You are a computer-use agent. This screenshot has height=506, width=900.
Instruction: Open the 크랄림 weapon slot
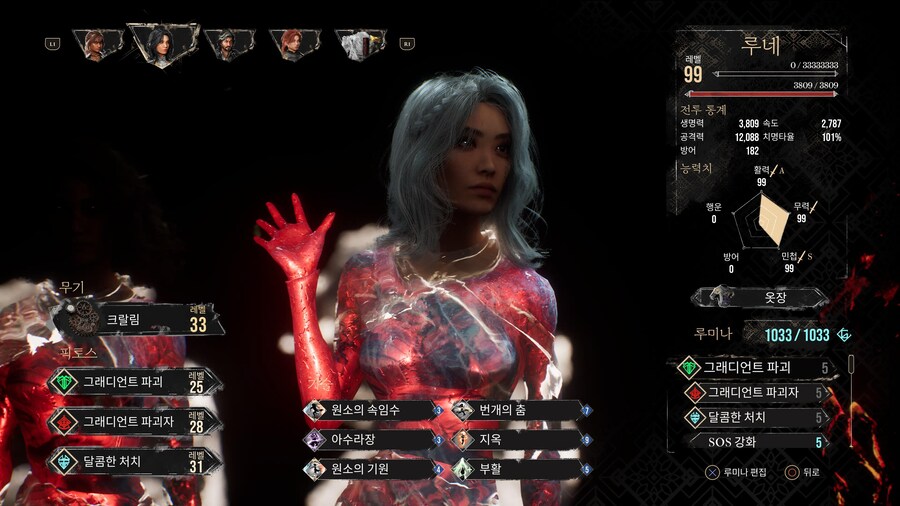coord(140,320)
